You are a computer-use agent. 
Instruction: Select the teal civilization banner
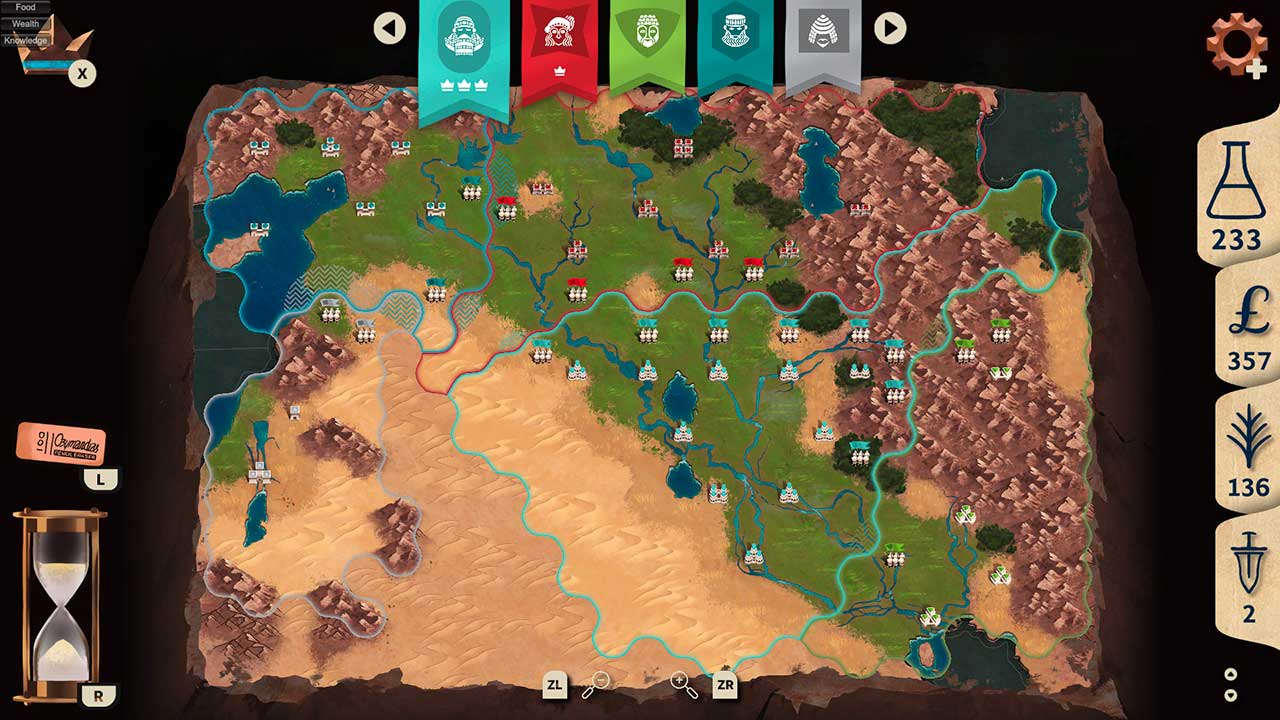pos(462,40)
